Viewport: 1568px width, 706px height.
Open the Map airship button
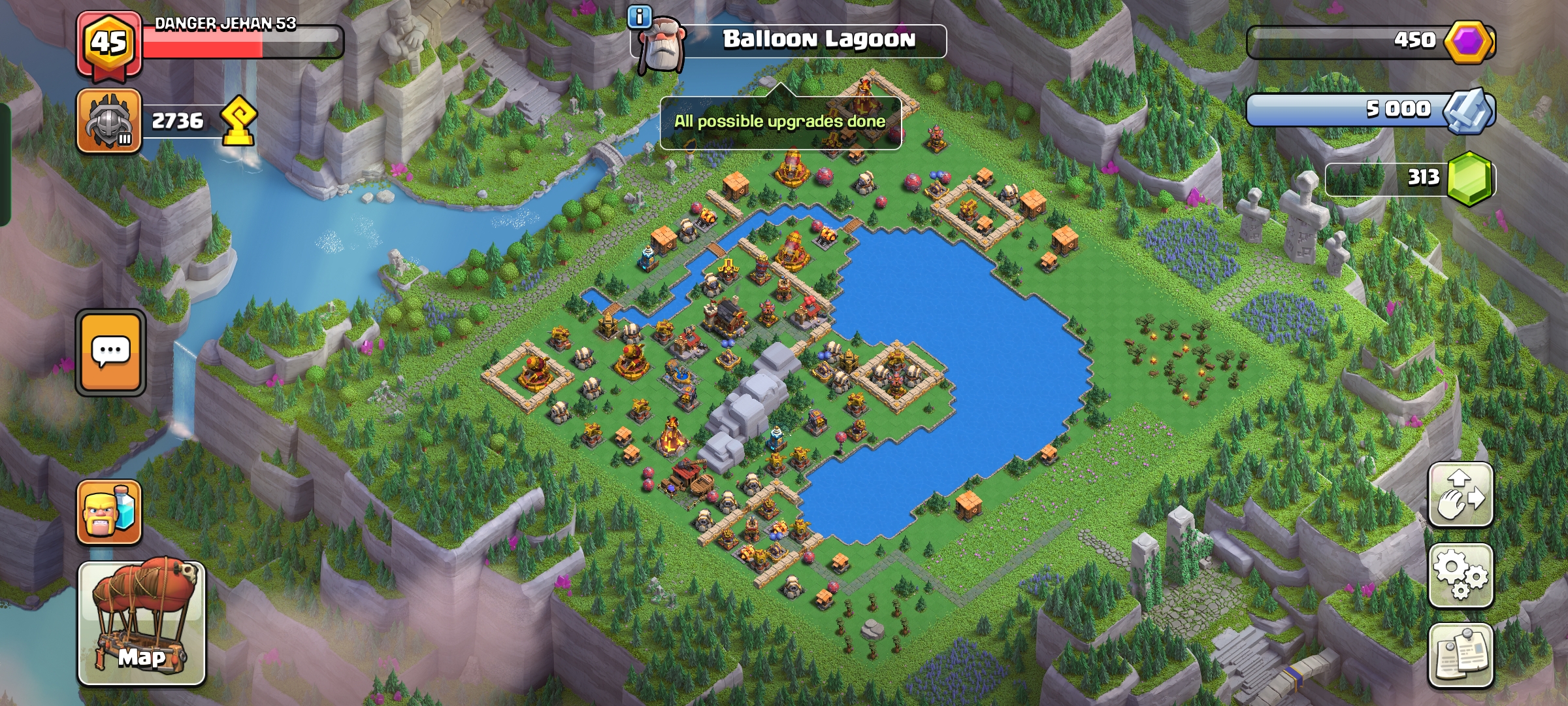142,622
